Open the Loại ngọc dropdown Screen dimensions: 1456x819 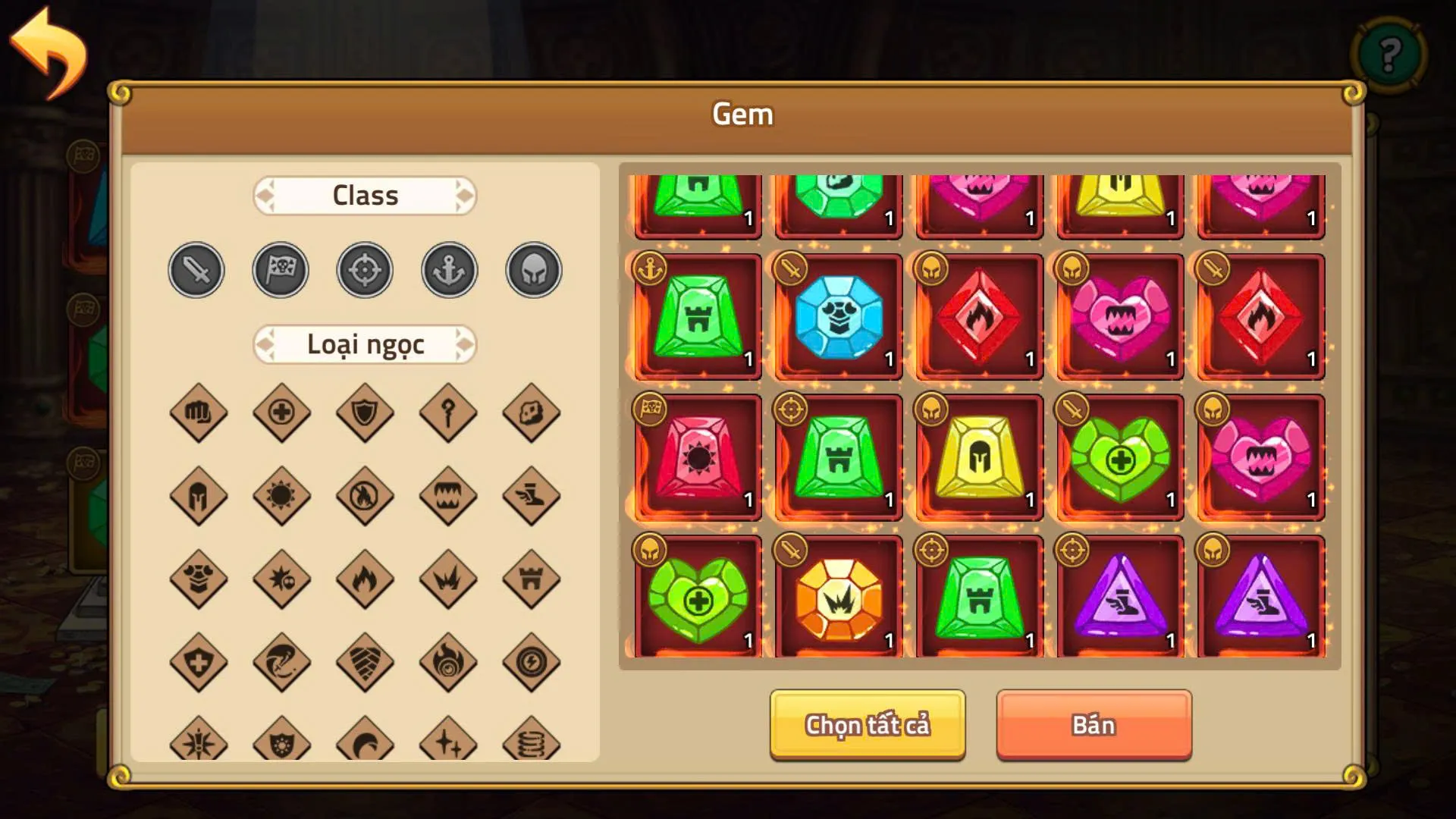point(365,344)
